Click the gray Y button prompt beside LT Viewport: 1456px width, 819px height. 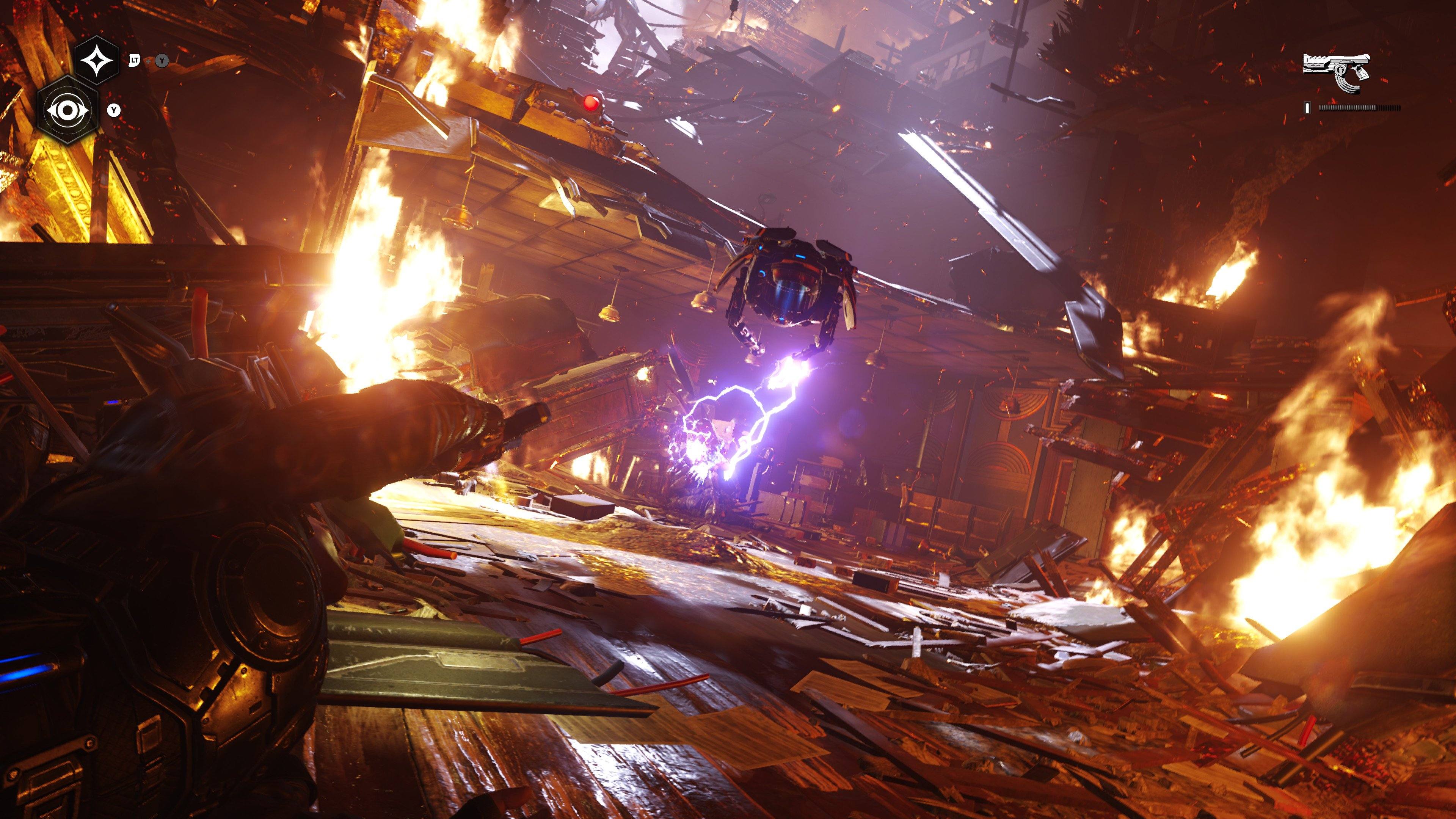(162, 61)
